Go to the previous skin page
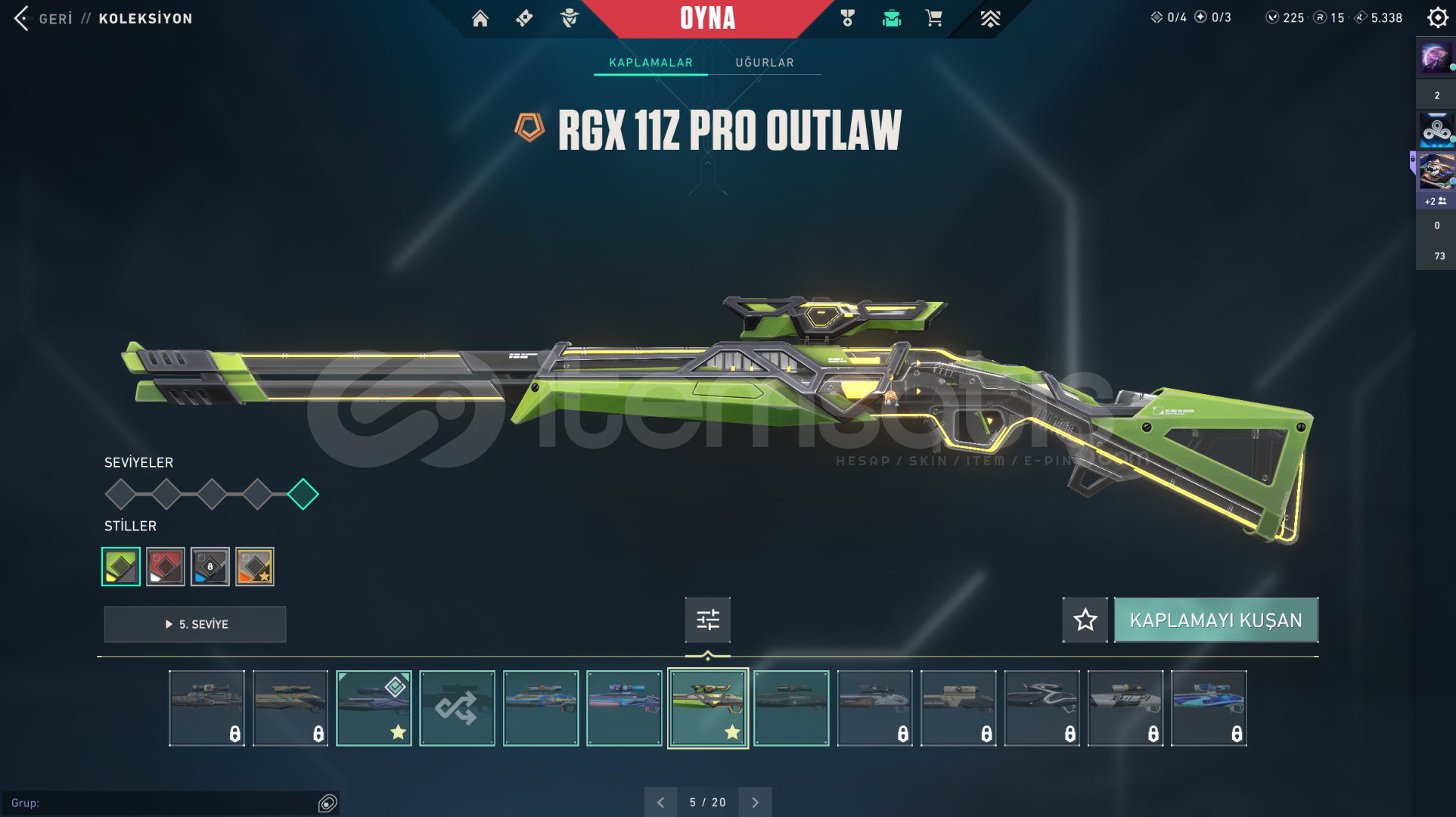Screen dimensions: 1456x817 coord(660,802)
